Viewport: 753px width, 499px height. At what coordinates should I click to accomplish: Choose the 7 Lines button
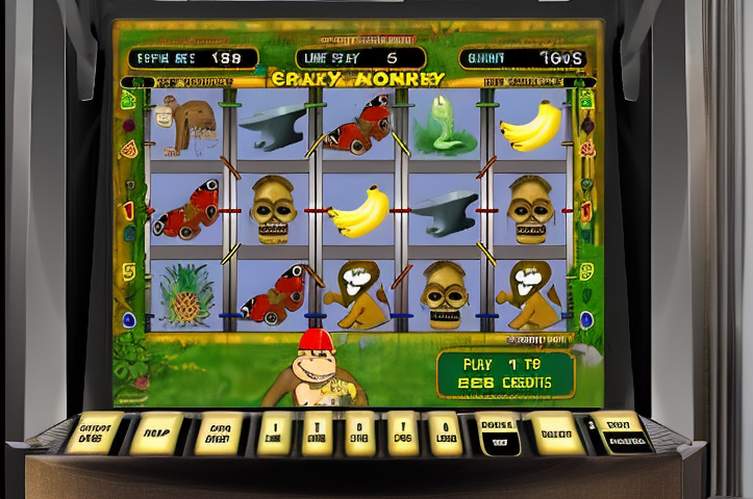pyautogui.click(x=402, y=434)
